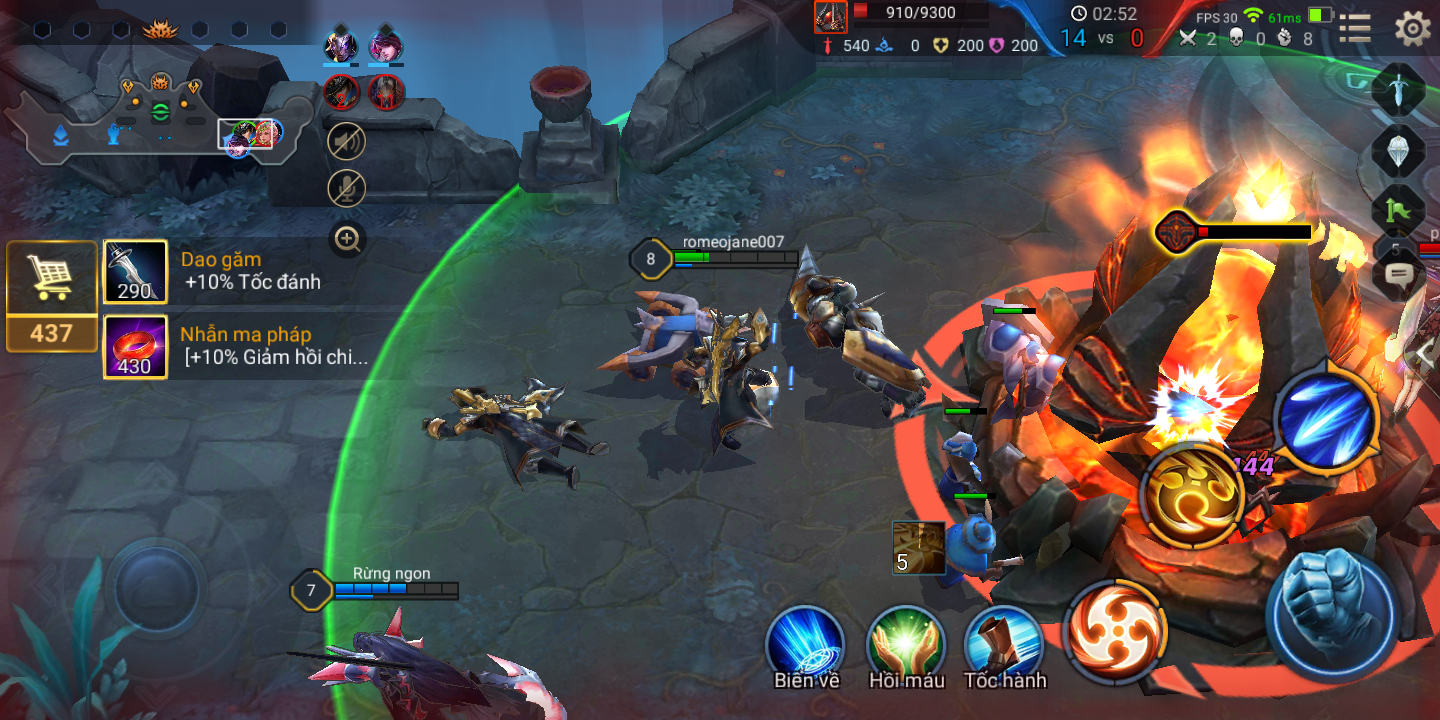Viewport: 1440px width, 720px height.
Task: Use the ward item slot showing 5
Action: [x=918, y=548]
